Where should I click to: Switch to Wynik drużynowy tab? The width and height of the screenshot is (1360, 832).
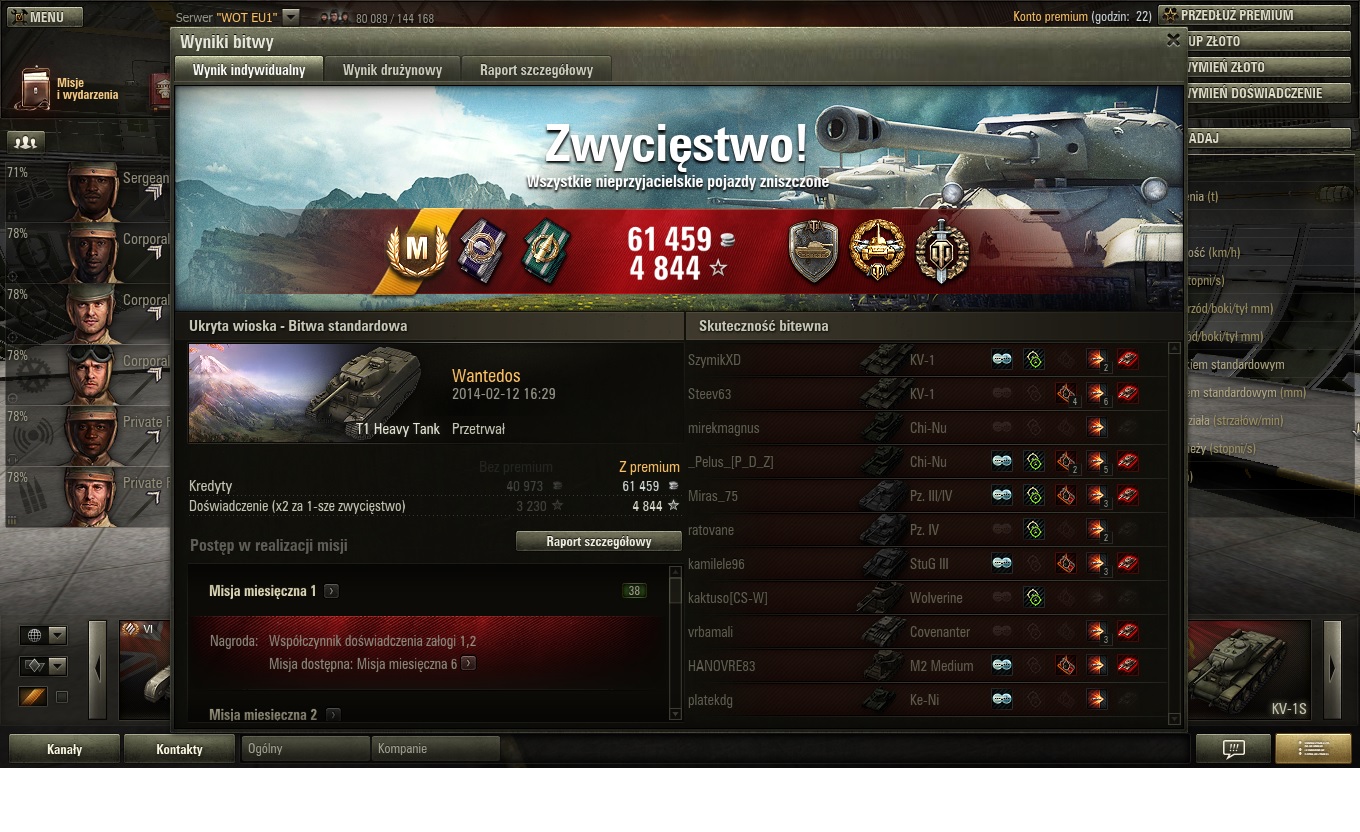coord(392,70)
